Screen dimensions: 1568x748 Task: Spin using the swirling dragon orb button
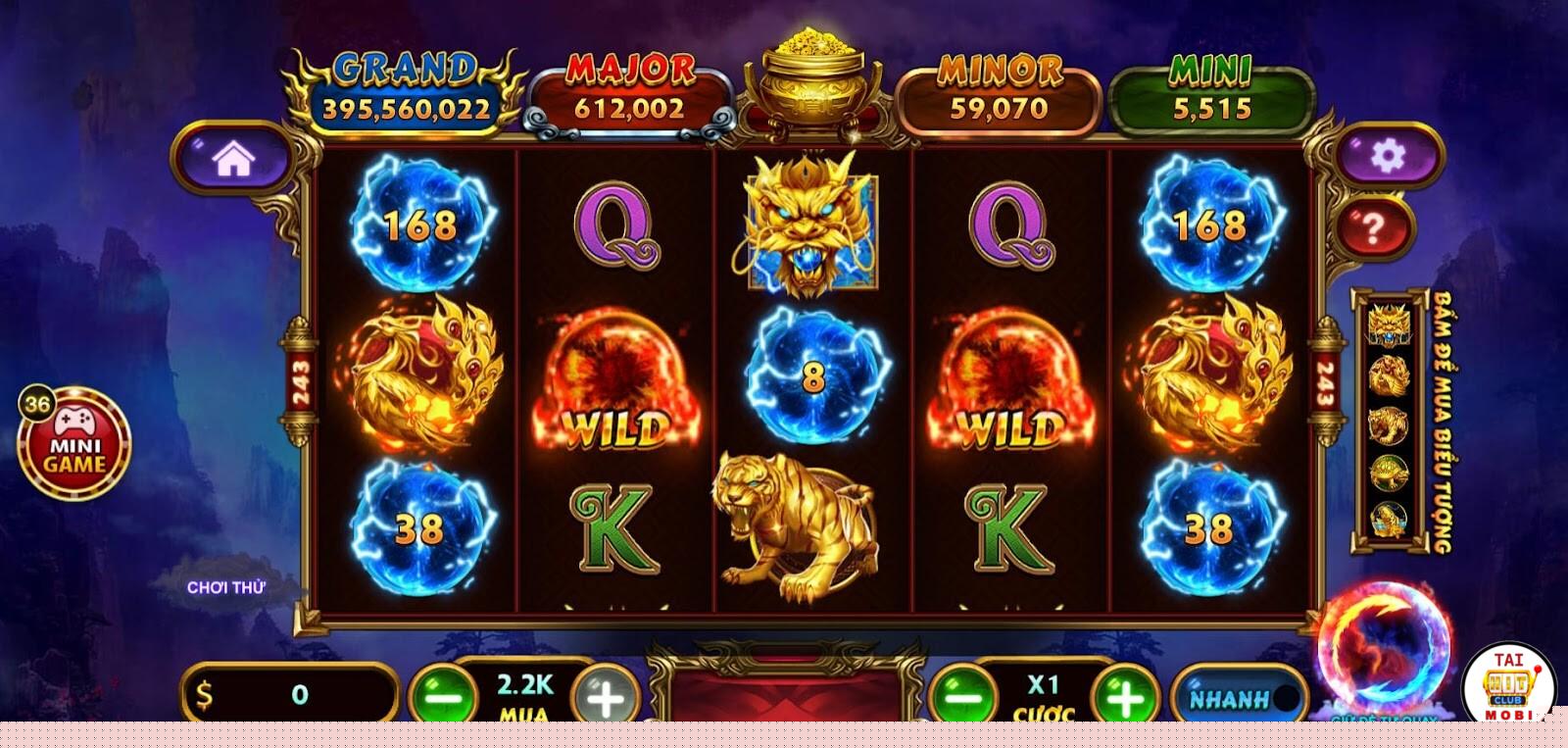(x=1384, y=647)
